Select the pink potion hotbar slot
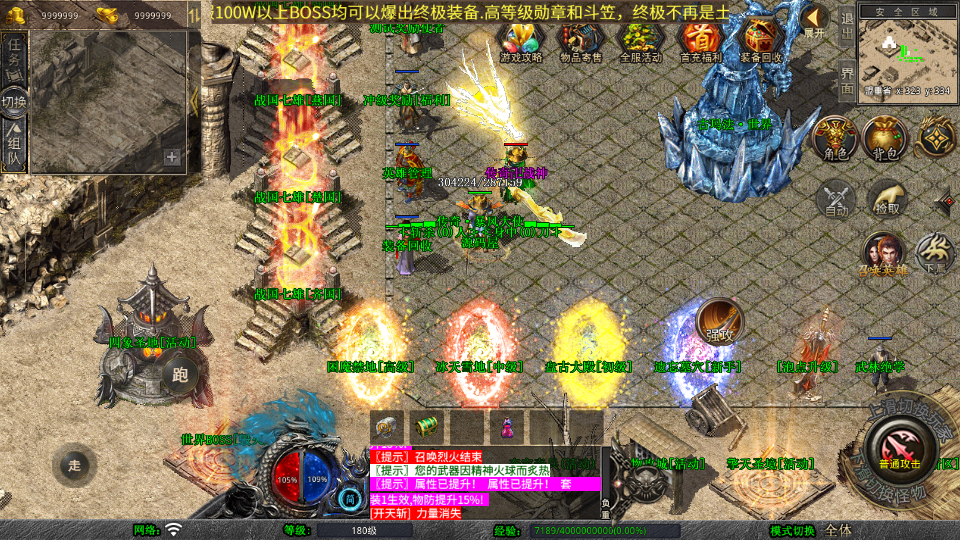The image size is (960, 540). click(507, 425)
